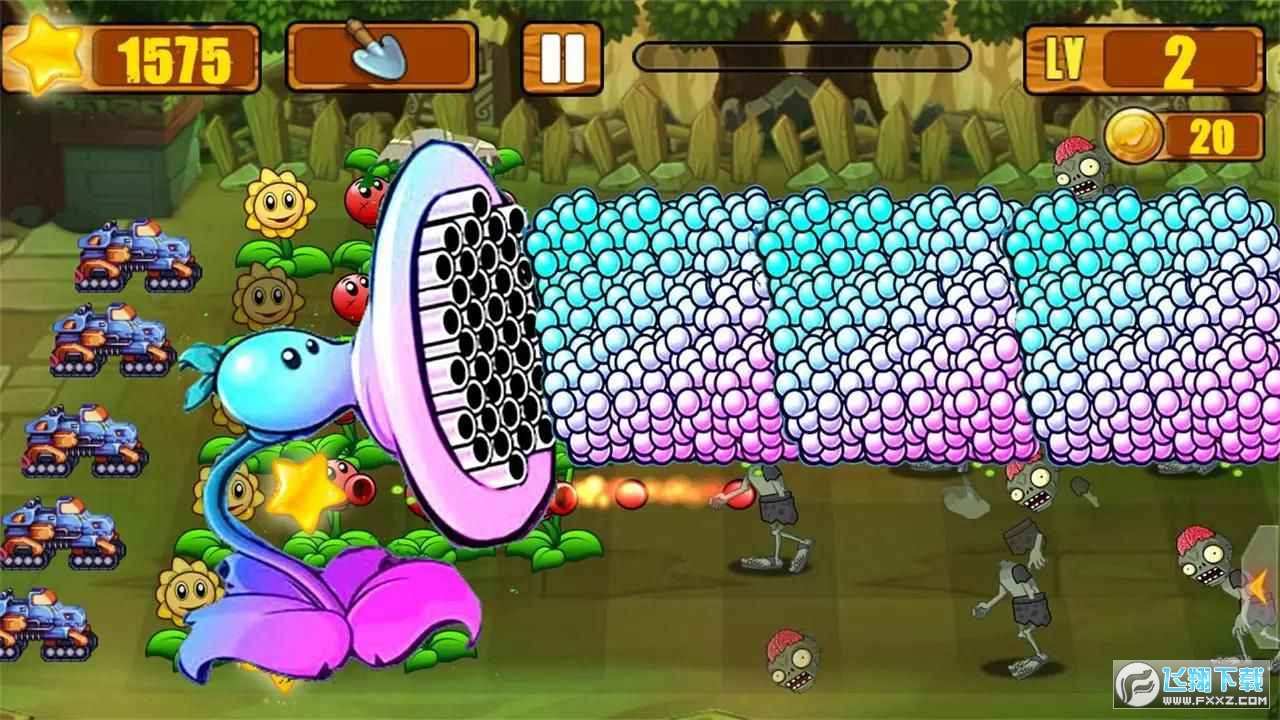The width and height of the screenshot is (1280, 720).
Task: Select the shovel tool at the top
Action: click(380, 57)
